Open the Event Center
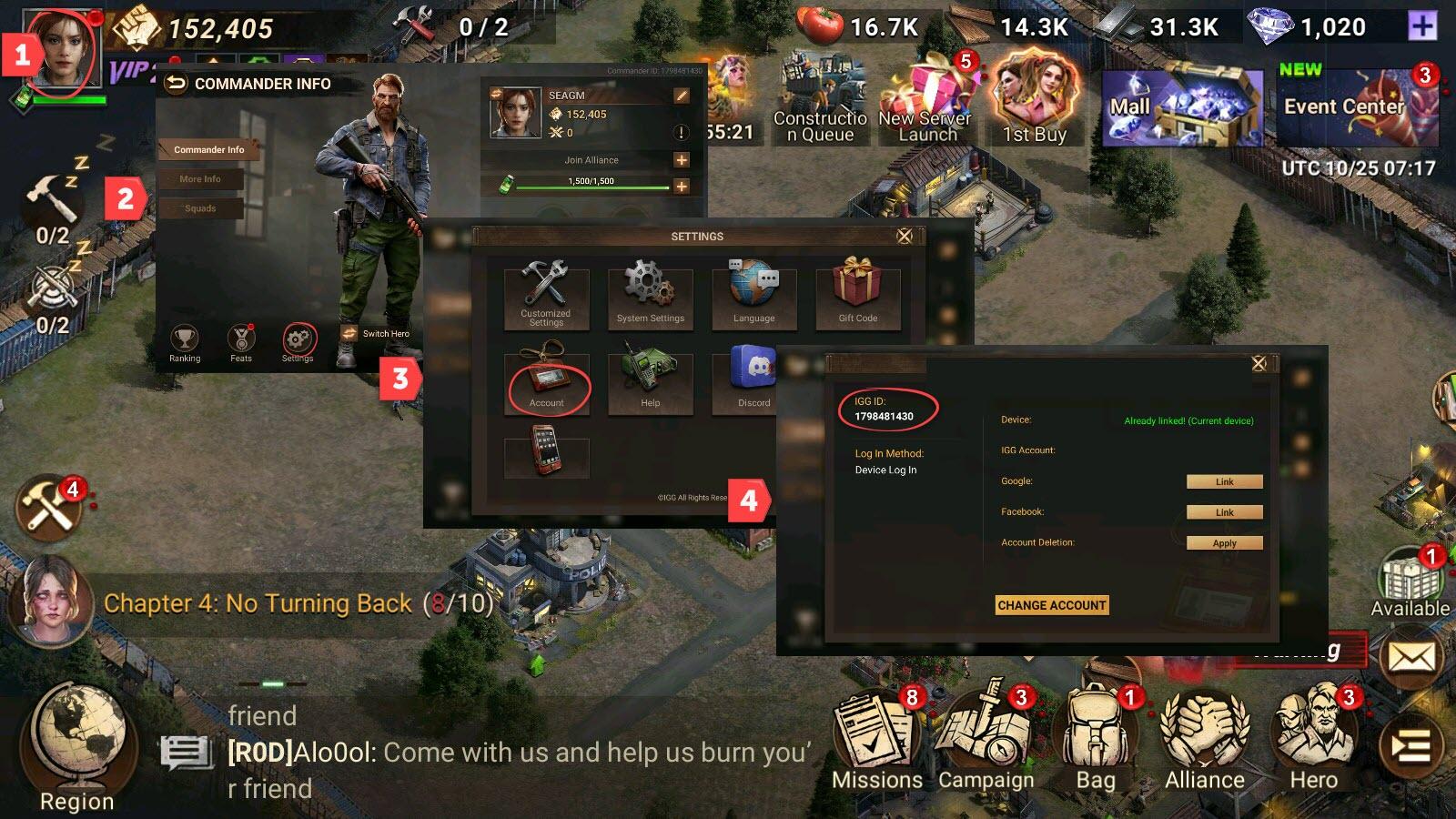The image size is (1456, 819). 1356,107
